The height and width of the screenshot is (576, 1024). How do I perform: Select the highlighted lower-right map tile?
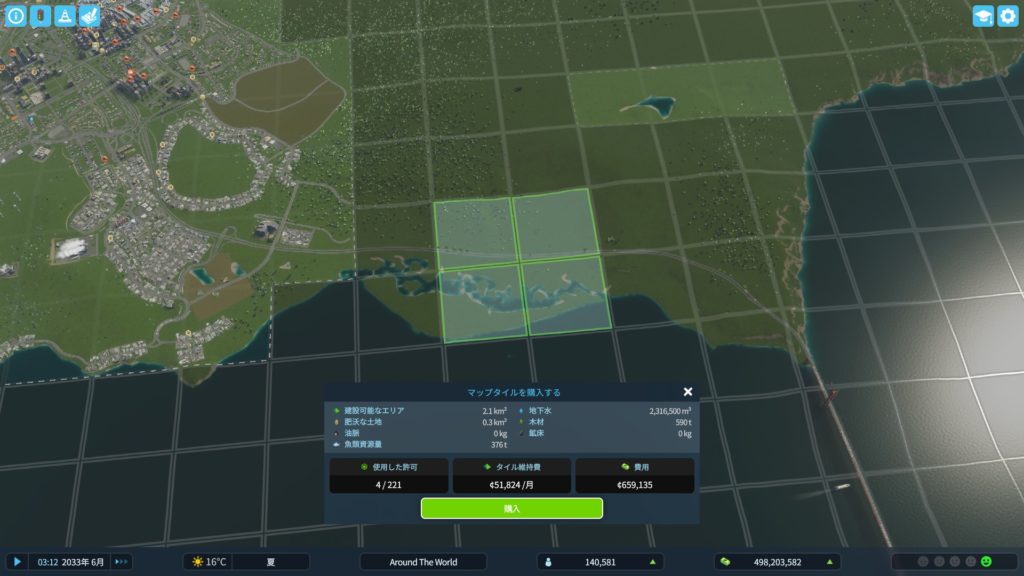click(x=567, y=295)
